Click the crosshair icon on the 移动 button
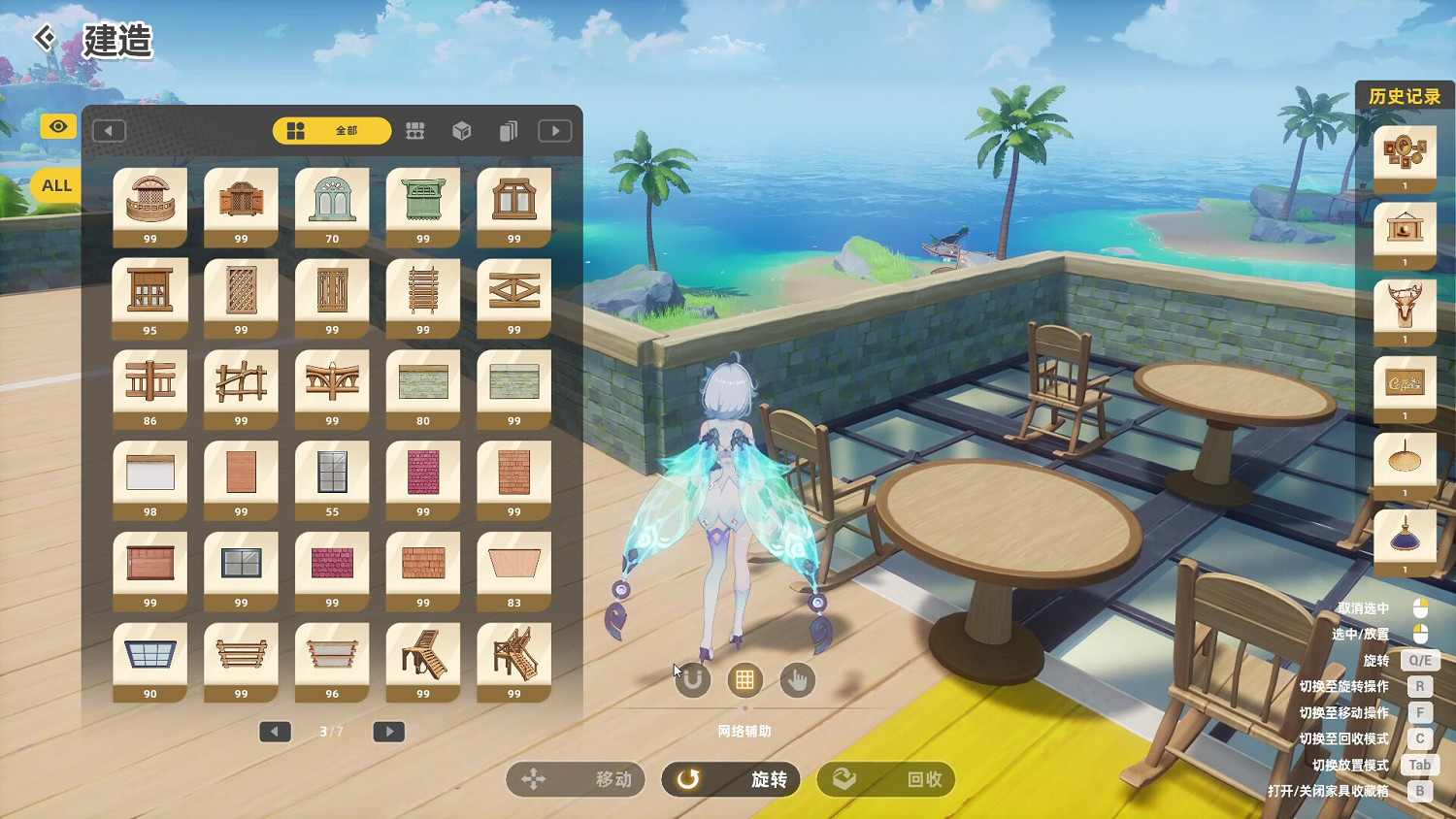The width and height of the screenshot is (1456, 819). point(531,779)
